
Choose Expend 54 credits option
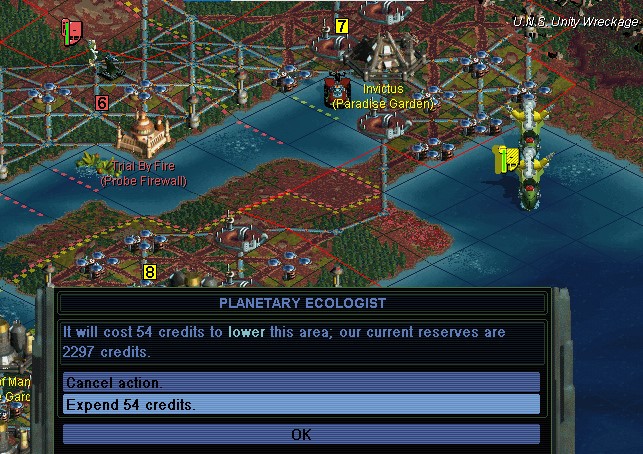tap(300, 404)
